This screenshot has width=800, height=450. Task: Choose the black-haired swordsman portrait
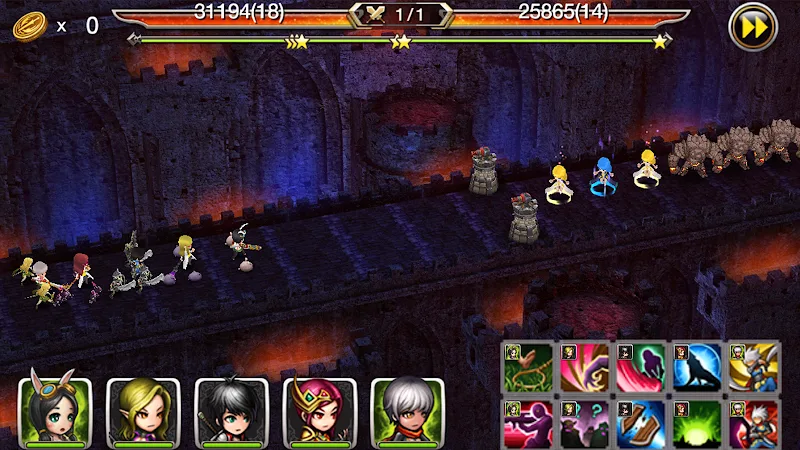231,411
